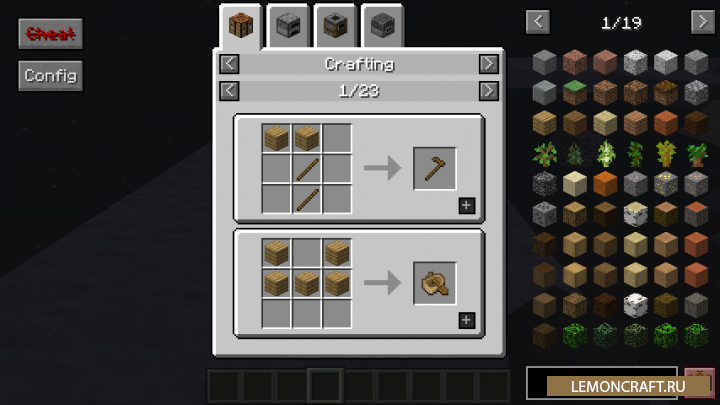Go to the next recipe category
The image size is (720, 405).
[488, 64]
